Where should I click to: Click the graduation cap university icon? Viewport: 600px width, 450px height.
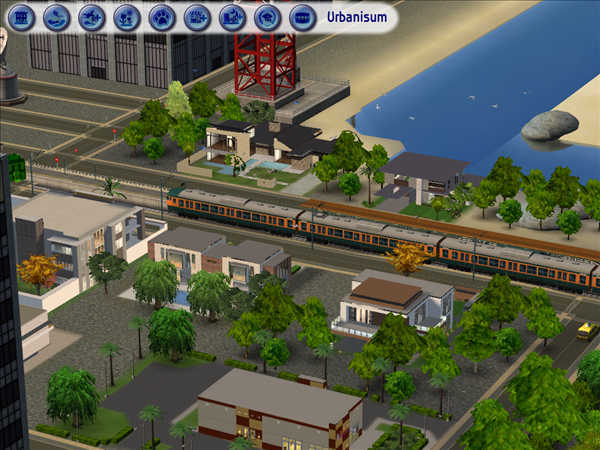[267, 17]
